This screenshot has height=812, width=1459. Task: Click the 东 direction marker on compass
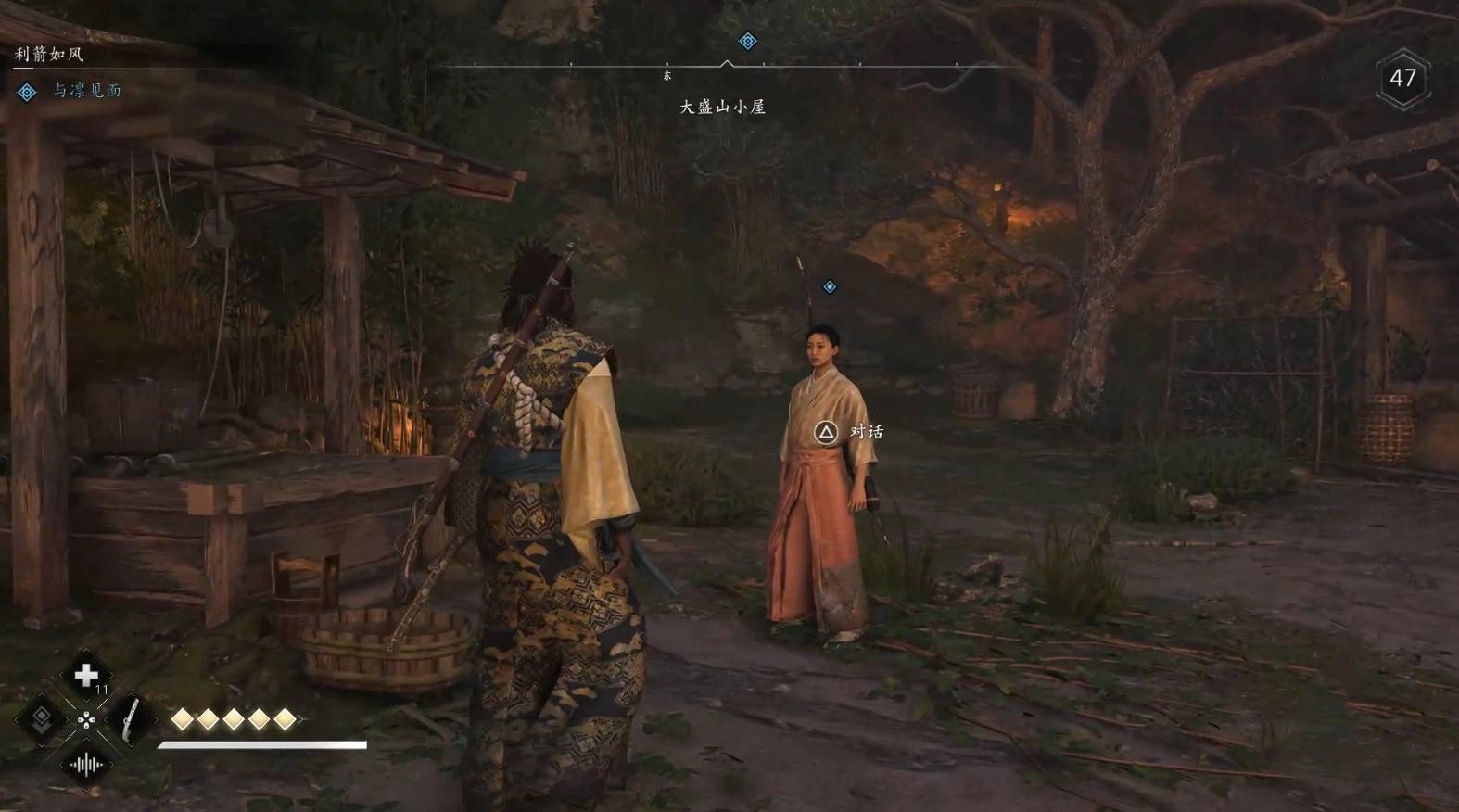pos(666,75)
